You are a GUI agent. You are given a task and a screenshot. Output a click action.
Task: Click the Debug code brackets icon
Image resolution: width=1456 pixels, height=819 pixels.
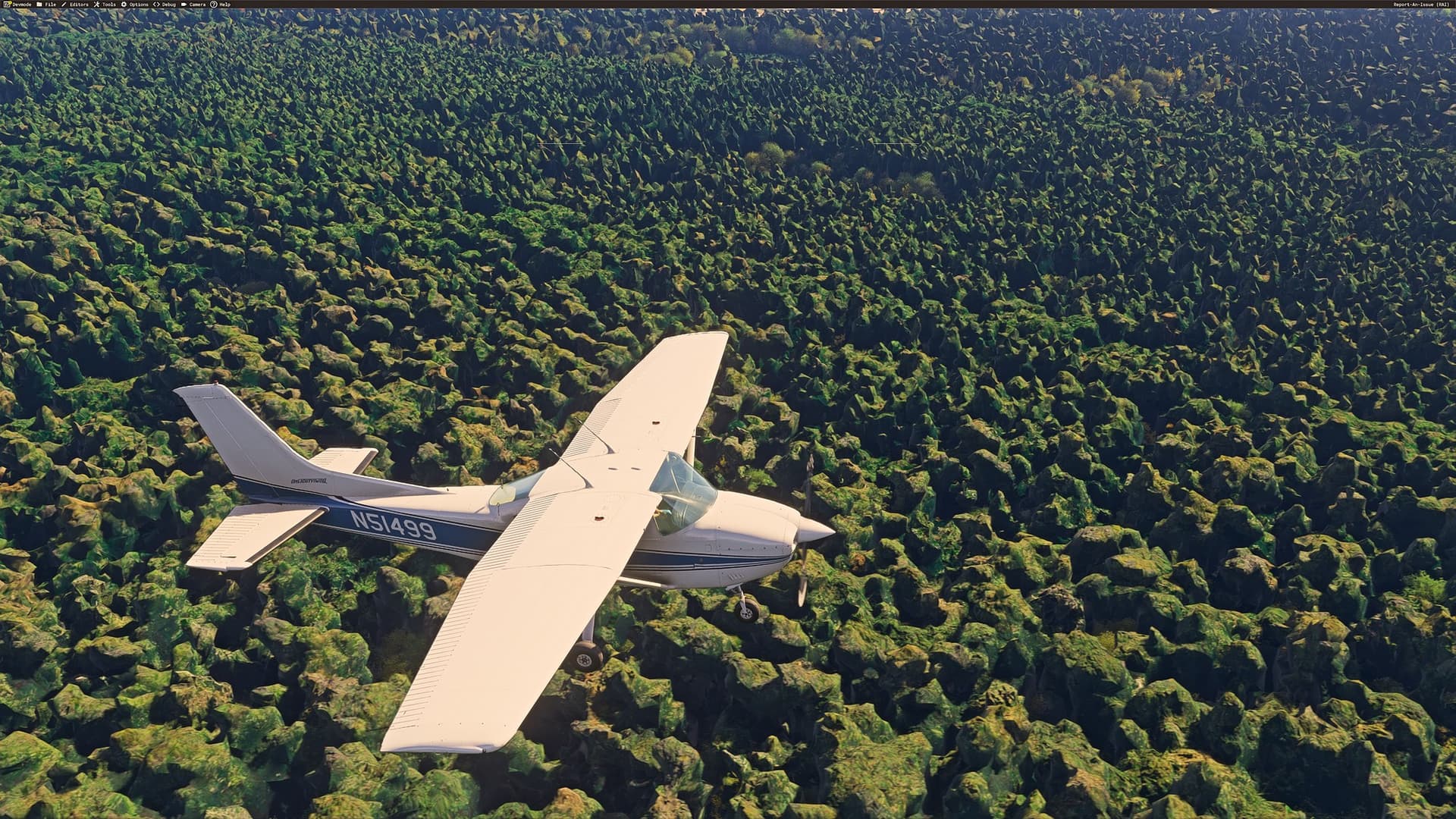point(156,4)
